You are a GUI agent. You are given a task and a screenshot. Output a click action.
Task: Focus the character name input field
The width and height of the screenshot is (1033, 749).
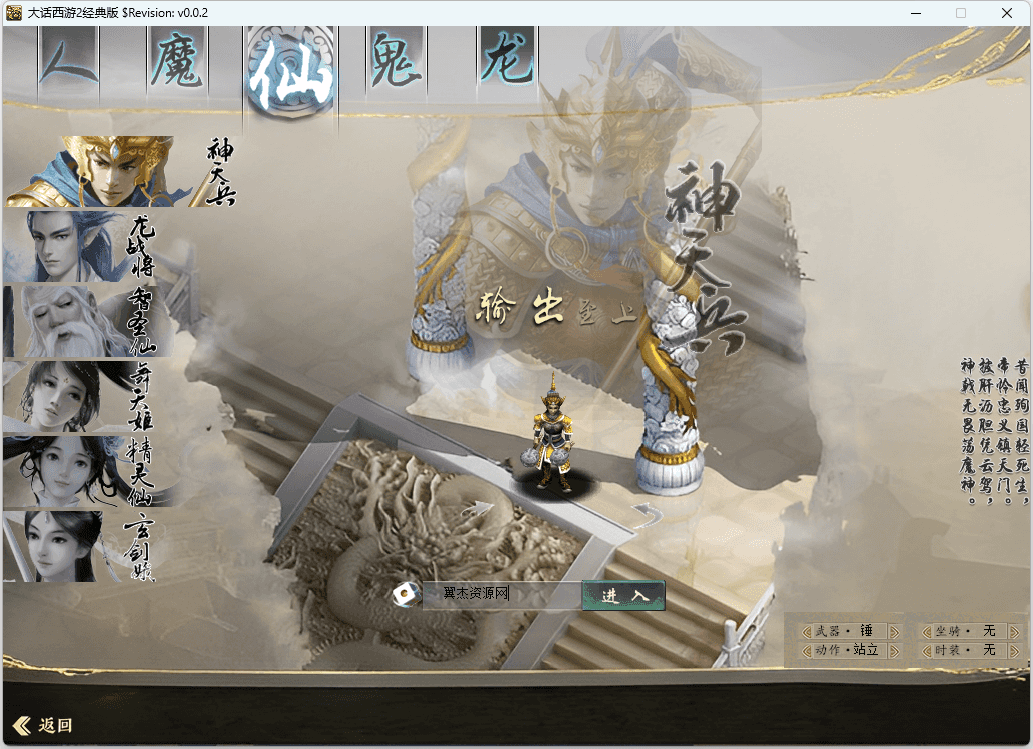point(500,594)
